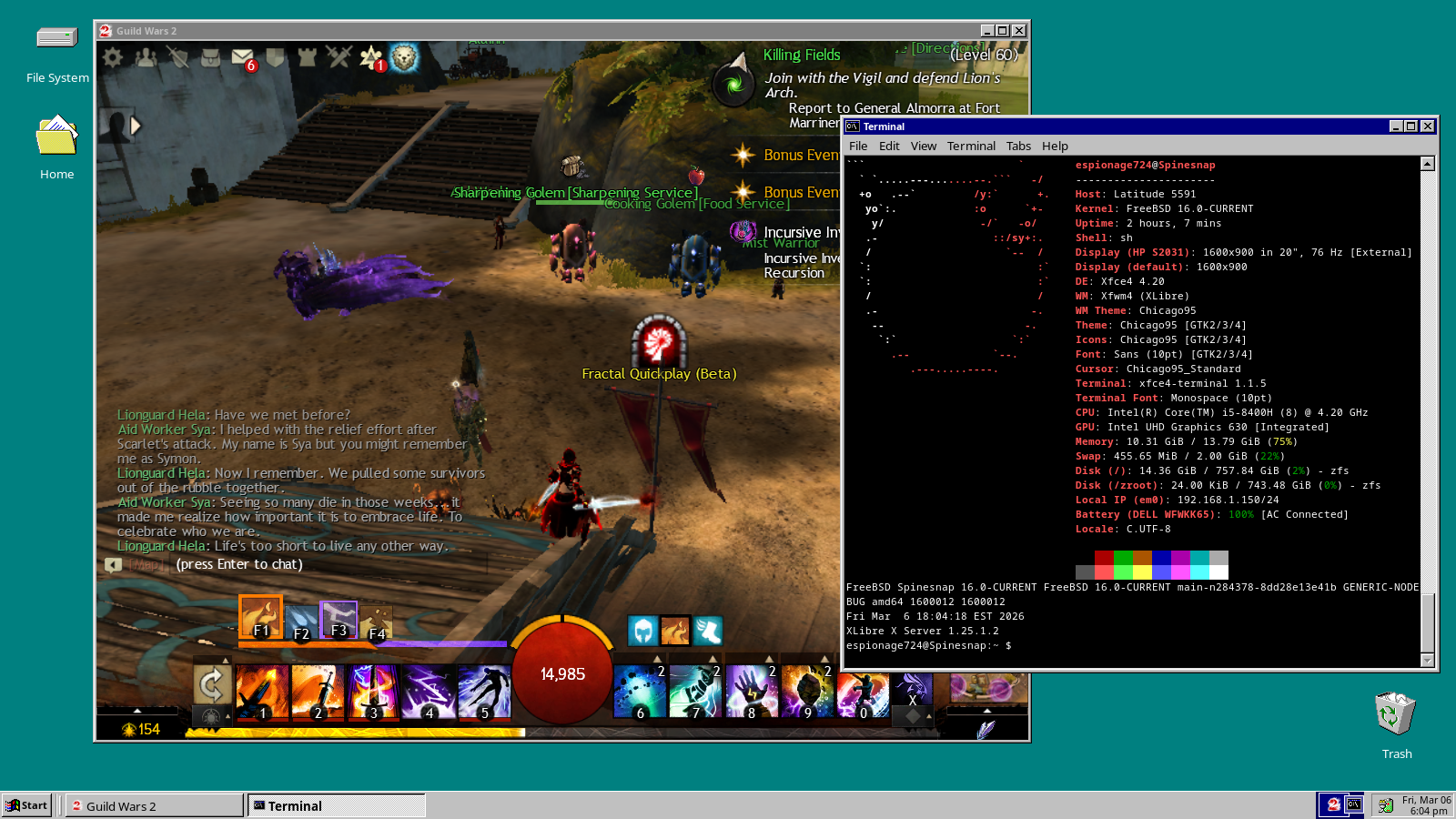
Task: Collapse the chat panel with the left arrow
Action: click(x=113, y=564)
